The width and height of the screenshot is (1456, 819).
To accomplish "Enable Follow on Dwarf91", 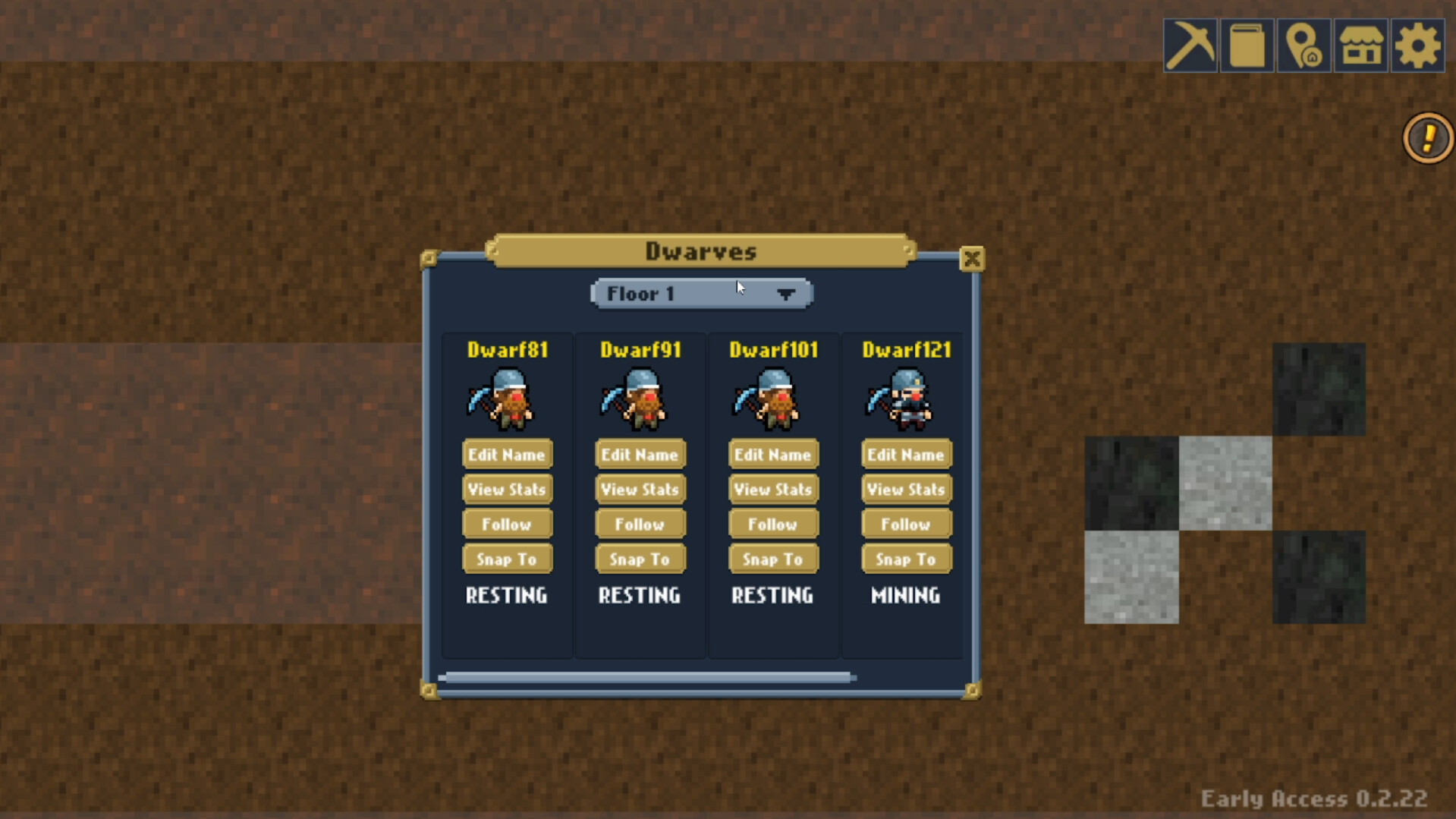I will pos(639,524).
